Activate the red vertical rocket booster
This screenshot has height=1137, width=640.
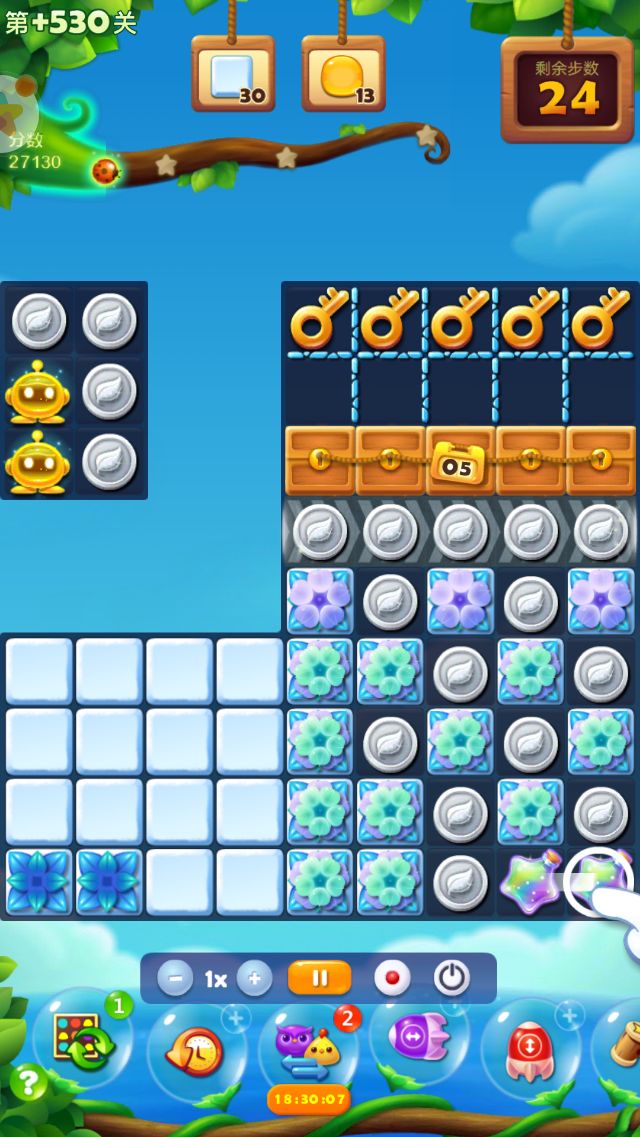530,1050
